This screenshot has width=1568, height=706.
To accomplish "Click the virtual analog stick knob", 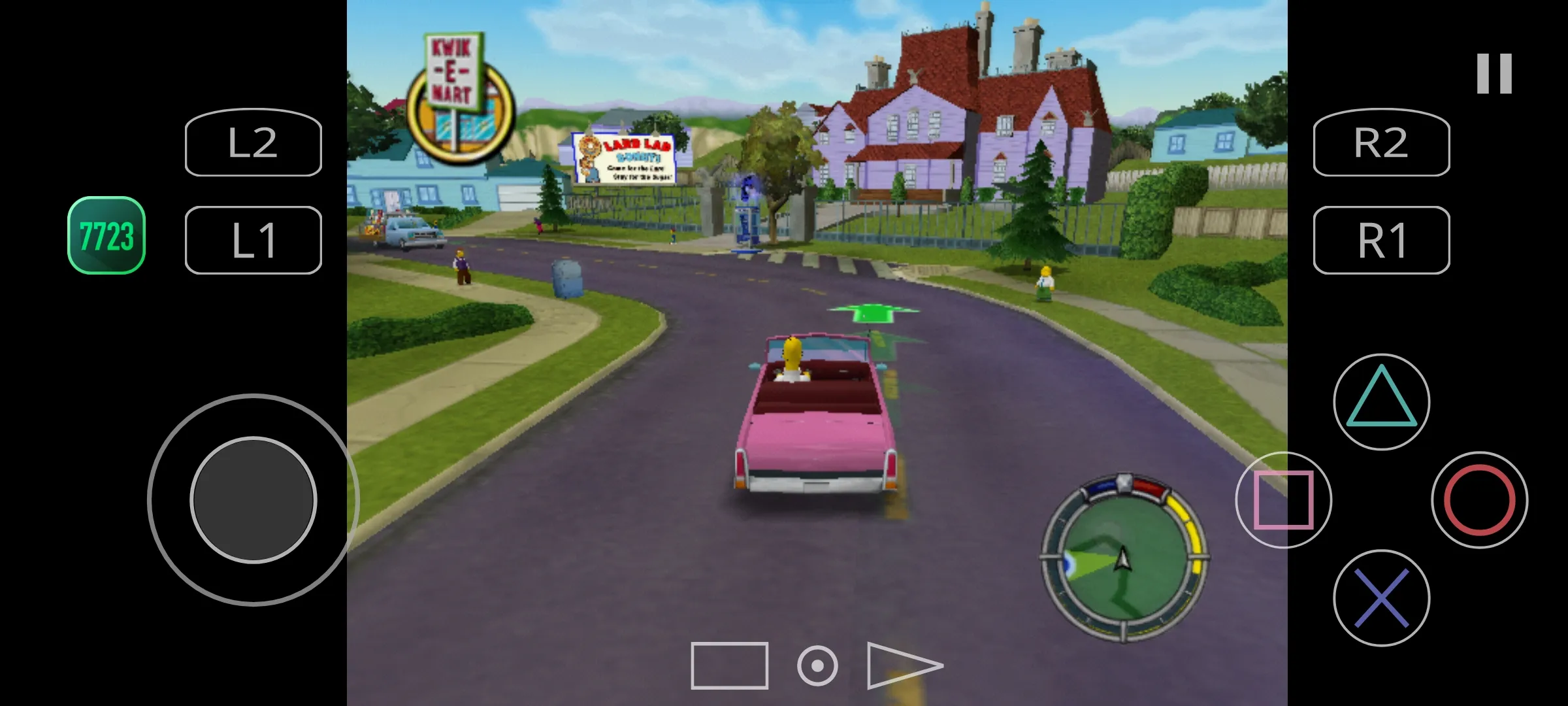I will (253, 500).
